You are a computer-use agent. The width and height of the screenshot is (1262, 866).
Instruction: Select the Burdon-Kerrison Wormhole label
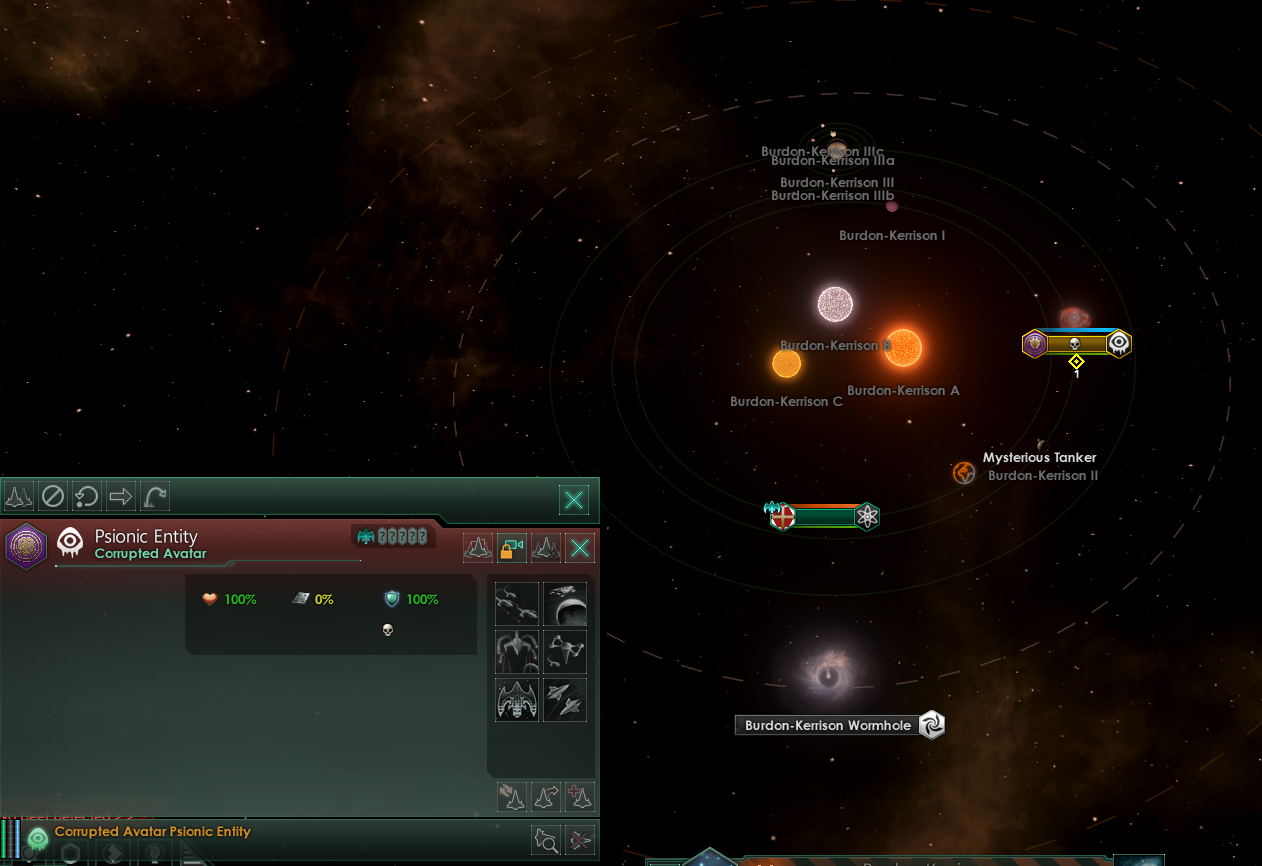[x=828, y=726]
